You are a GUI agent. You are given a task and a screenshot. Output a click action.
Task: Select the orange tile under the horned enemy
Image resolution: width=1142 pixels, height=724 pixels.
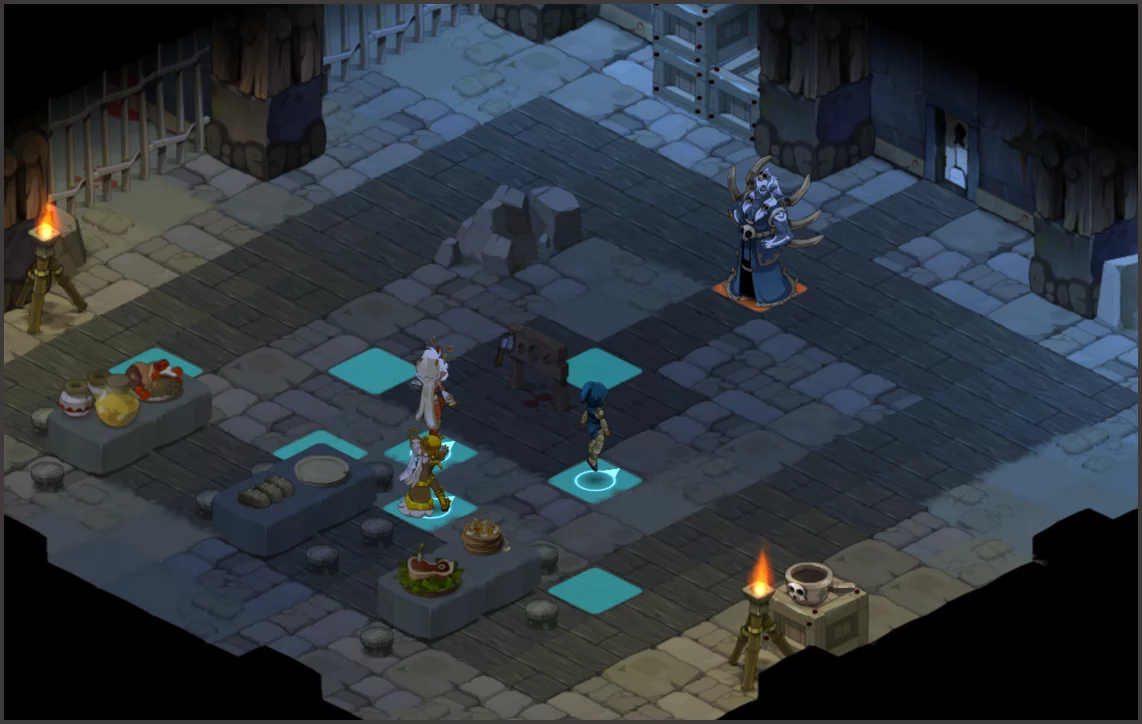pyautogui.click(x=760, y=293)
